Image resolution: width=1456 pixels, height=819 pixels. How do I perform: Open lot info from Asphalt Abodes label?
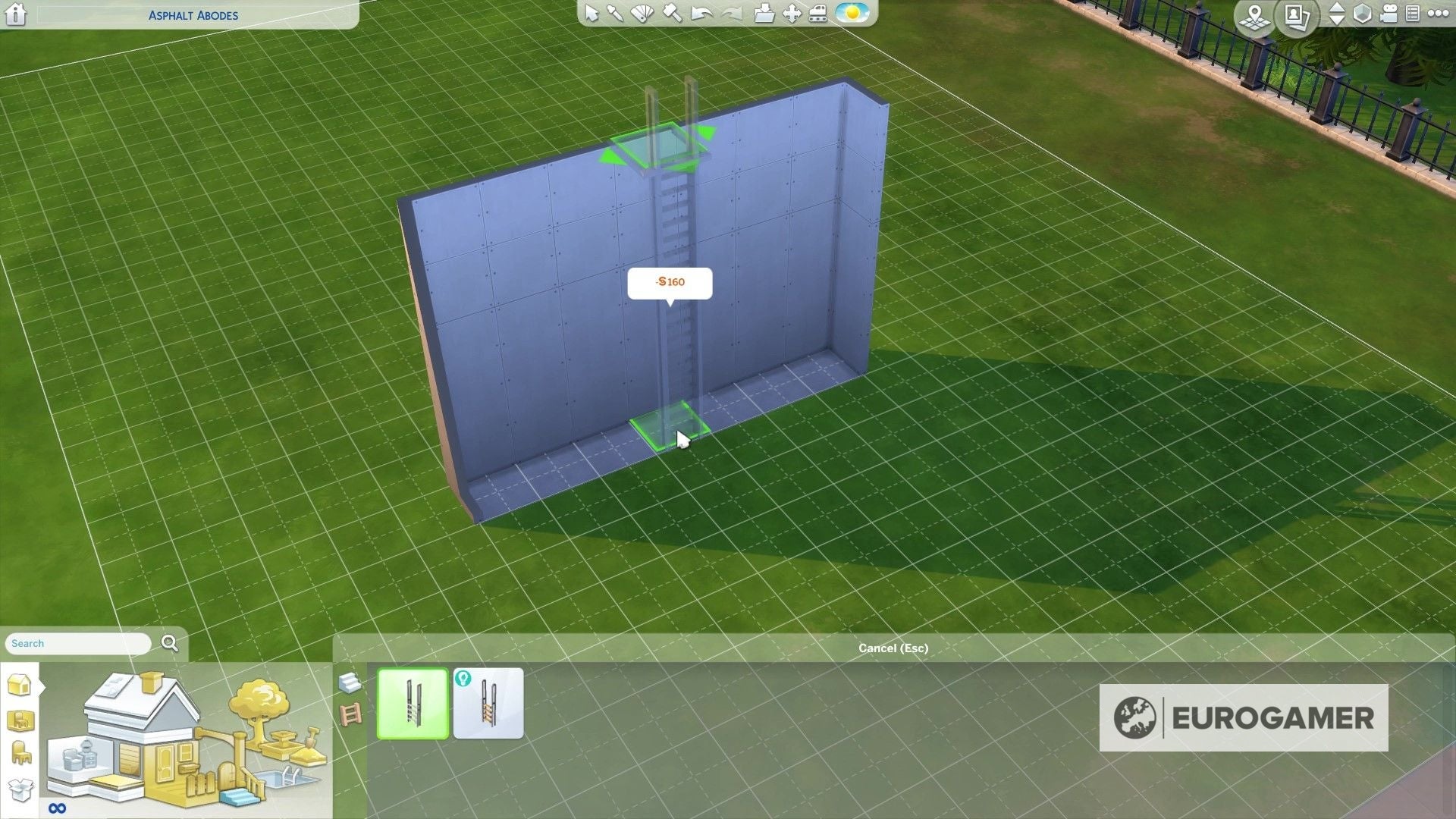193,15
